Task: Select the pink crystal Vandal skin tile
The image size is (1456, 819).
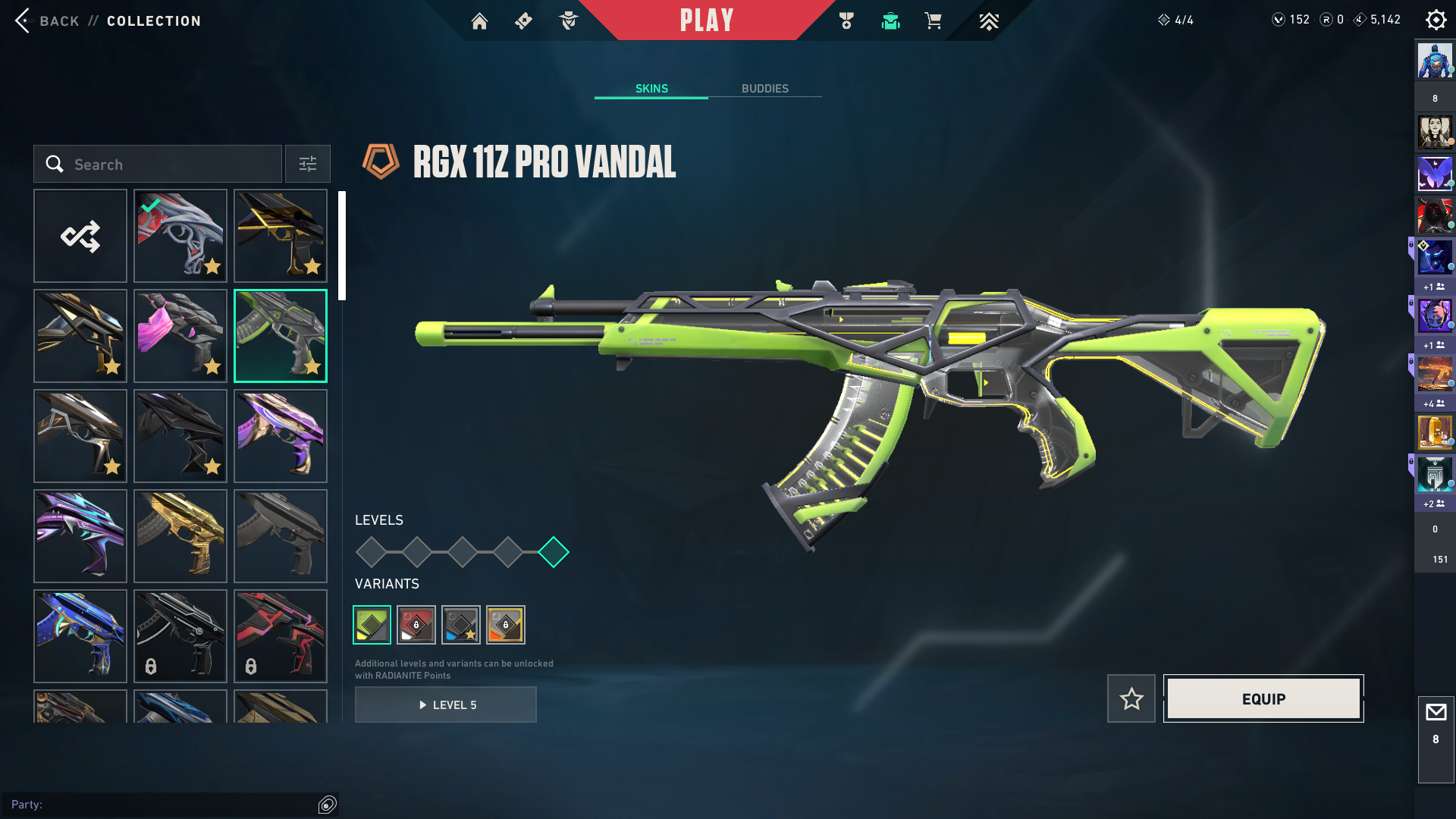Action: click(180, 336)
